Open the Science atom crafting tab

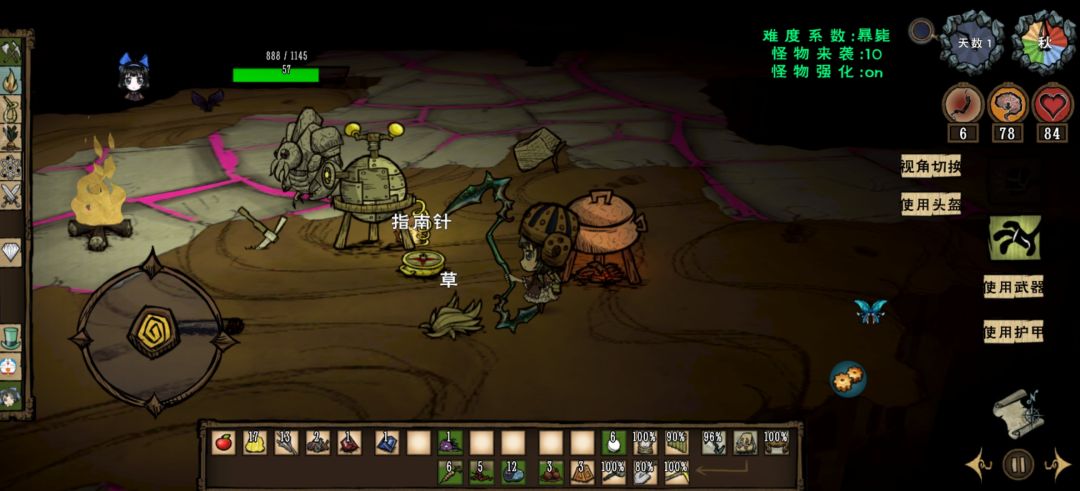click(12, 166)
